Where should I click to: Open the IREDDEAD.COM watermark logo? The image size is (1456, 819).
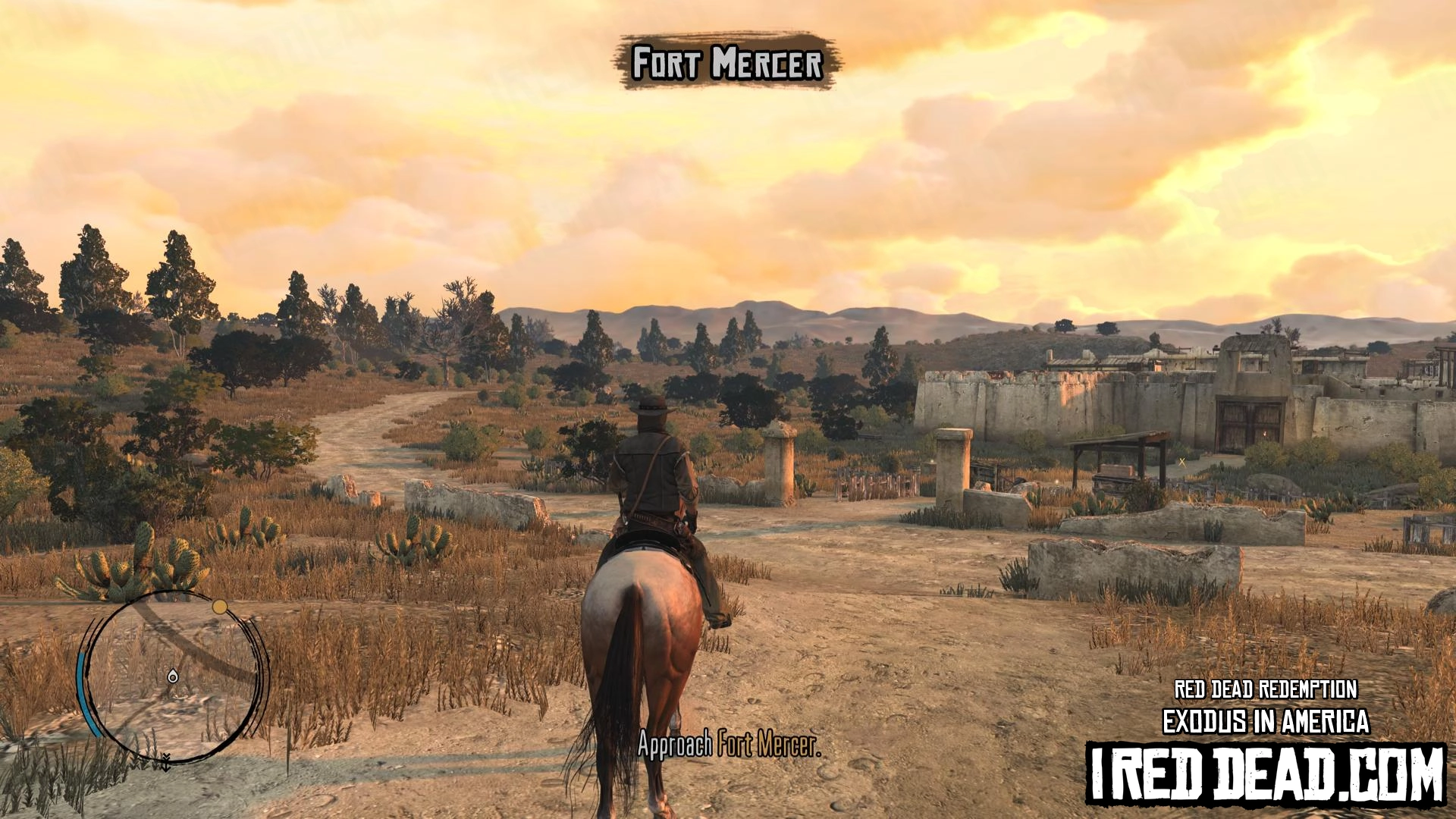tap(1265, 774)
